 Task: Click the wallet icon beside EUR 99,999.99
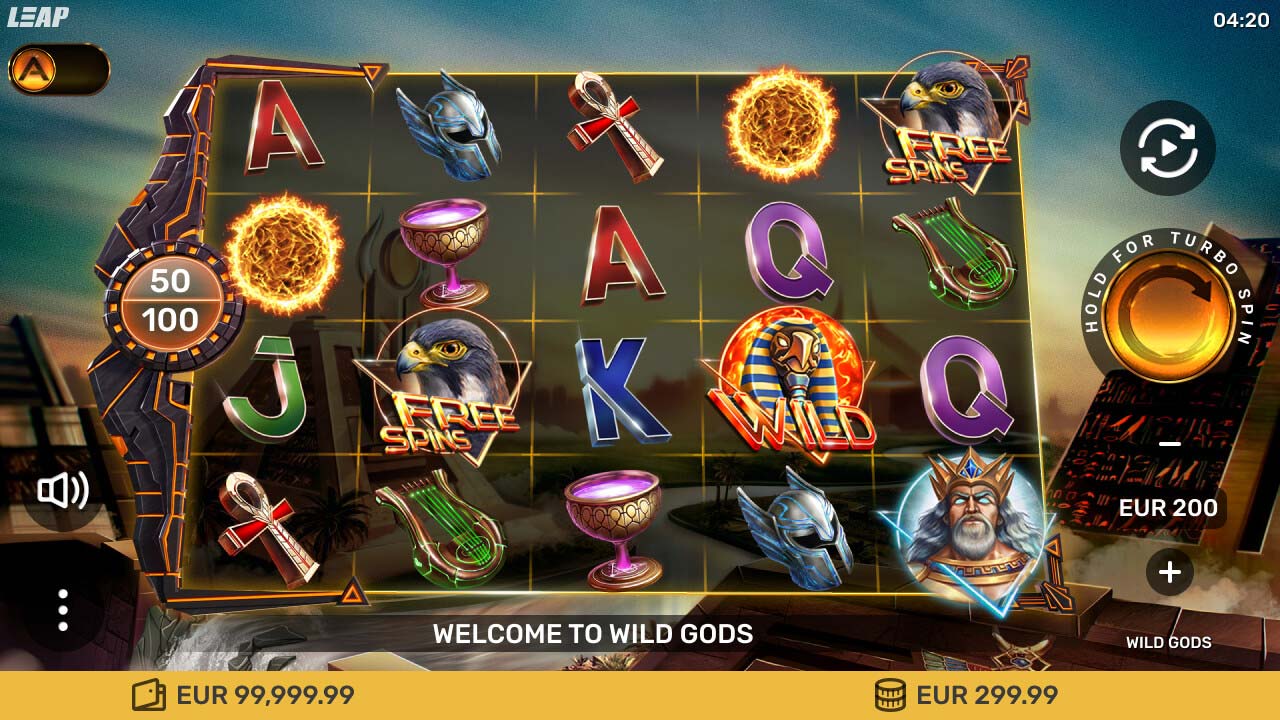pyautogui.click(x=148, y=693)
